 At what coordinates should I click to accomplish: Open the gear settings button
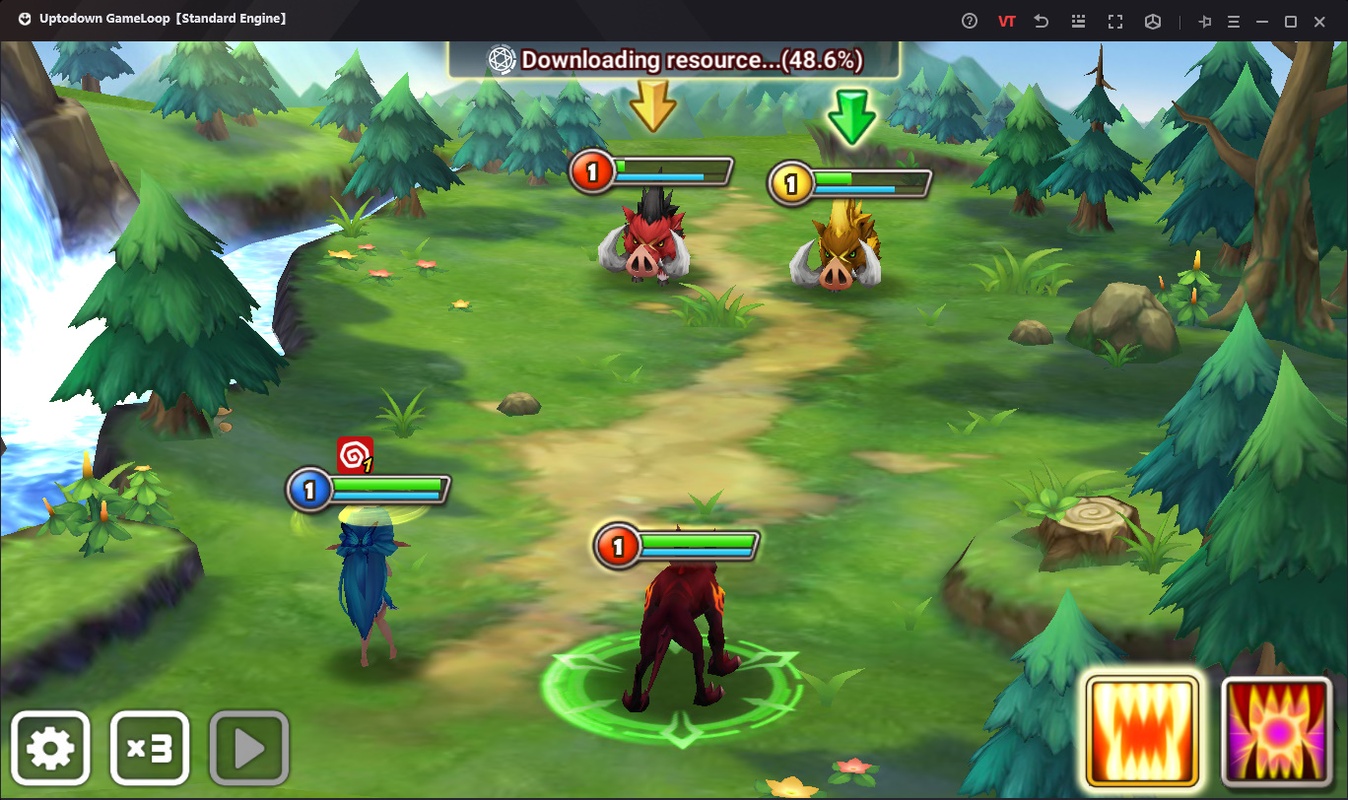coord(50,748)
